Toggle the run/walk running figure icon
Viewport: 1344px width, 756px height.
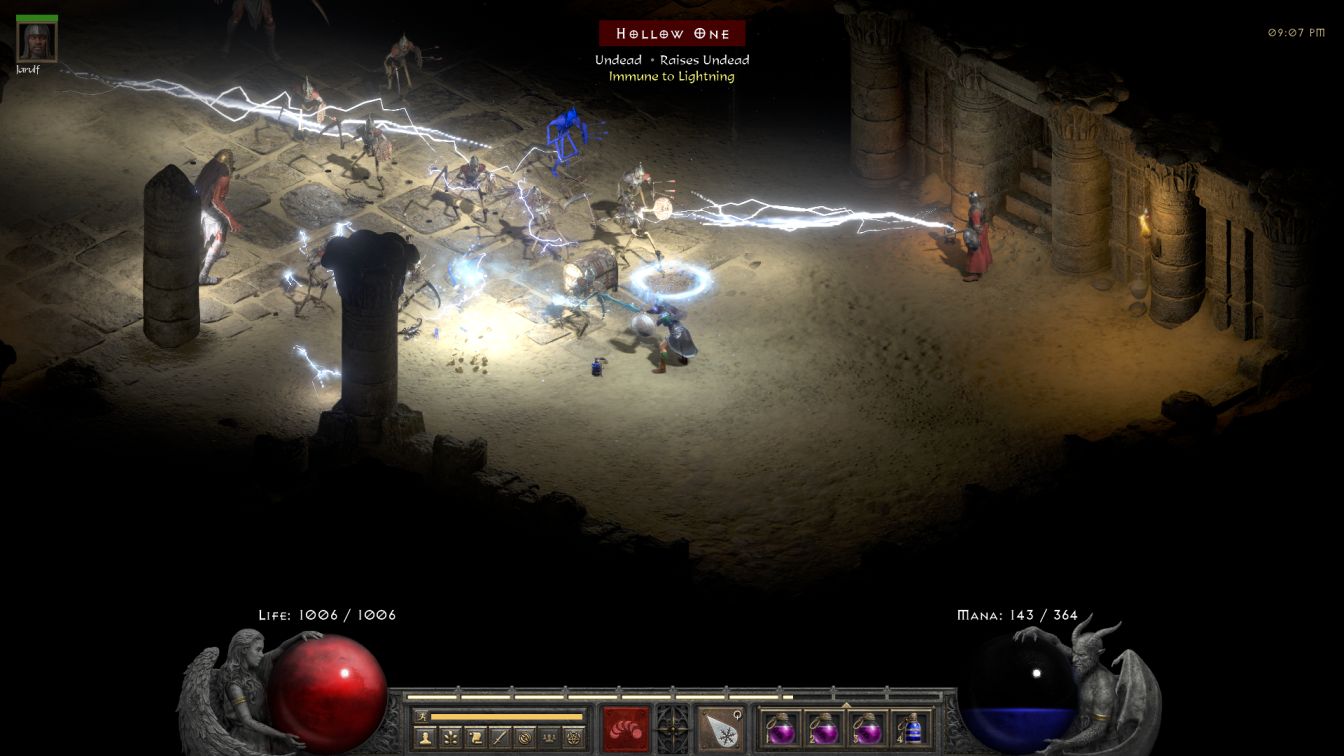tap(422, 716)
